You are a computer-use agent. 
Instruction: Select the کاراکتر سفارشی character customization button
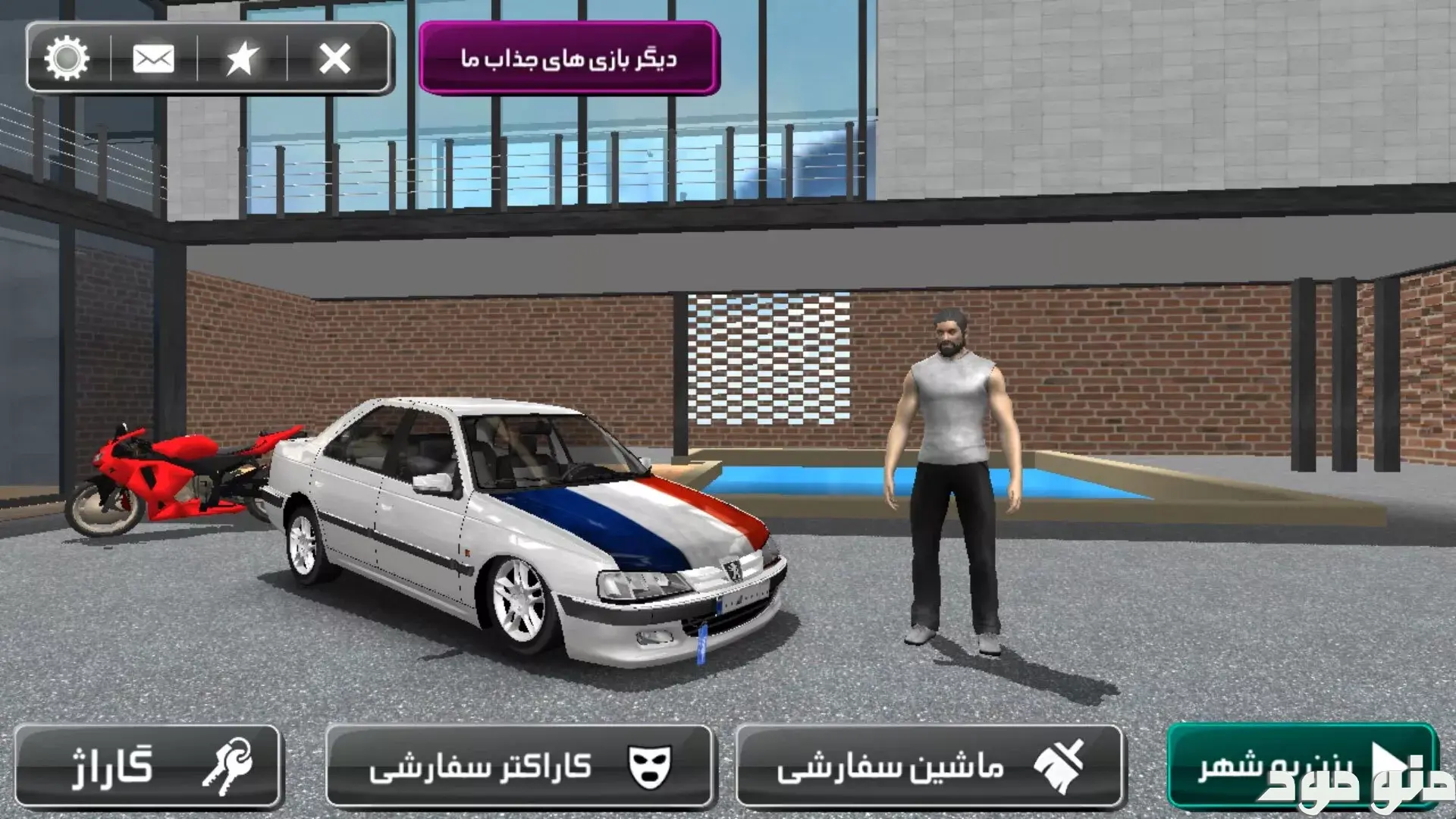point(519,766)
